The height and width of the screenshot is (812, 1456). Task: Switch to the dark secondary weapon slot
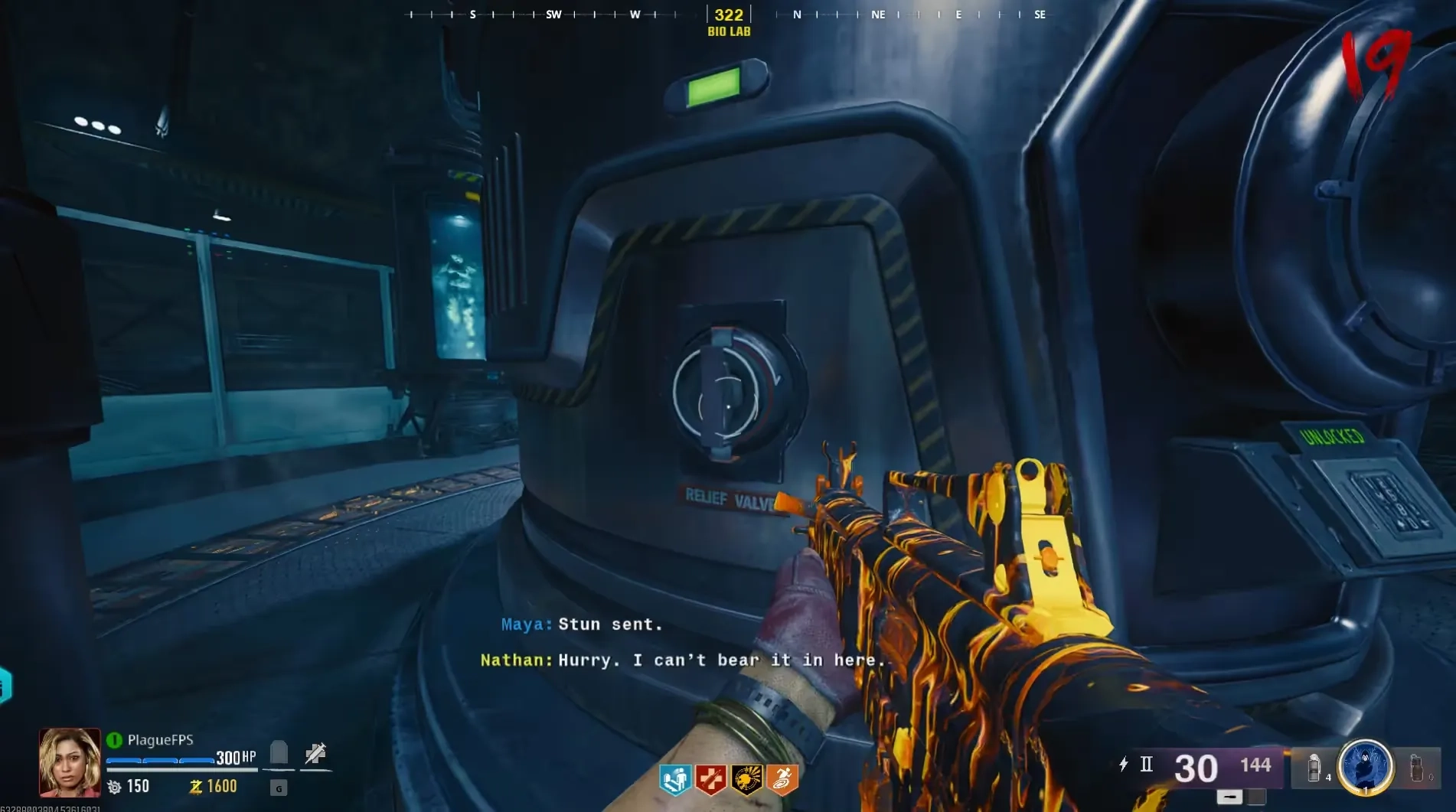coord(1256,797)
